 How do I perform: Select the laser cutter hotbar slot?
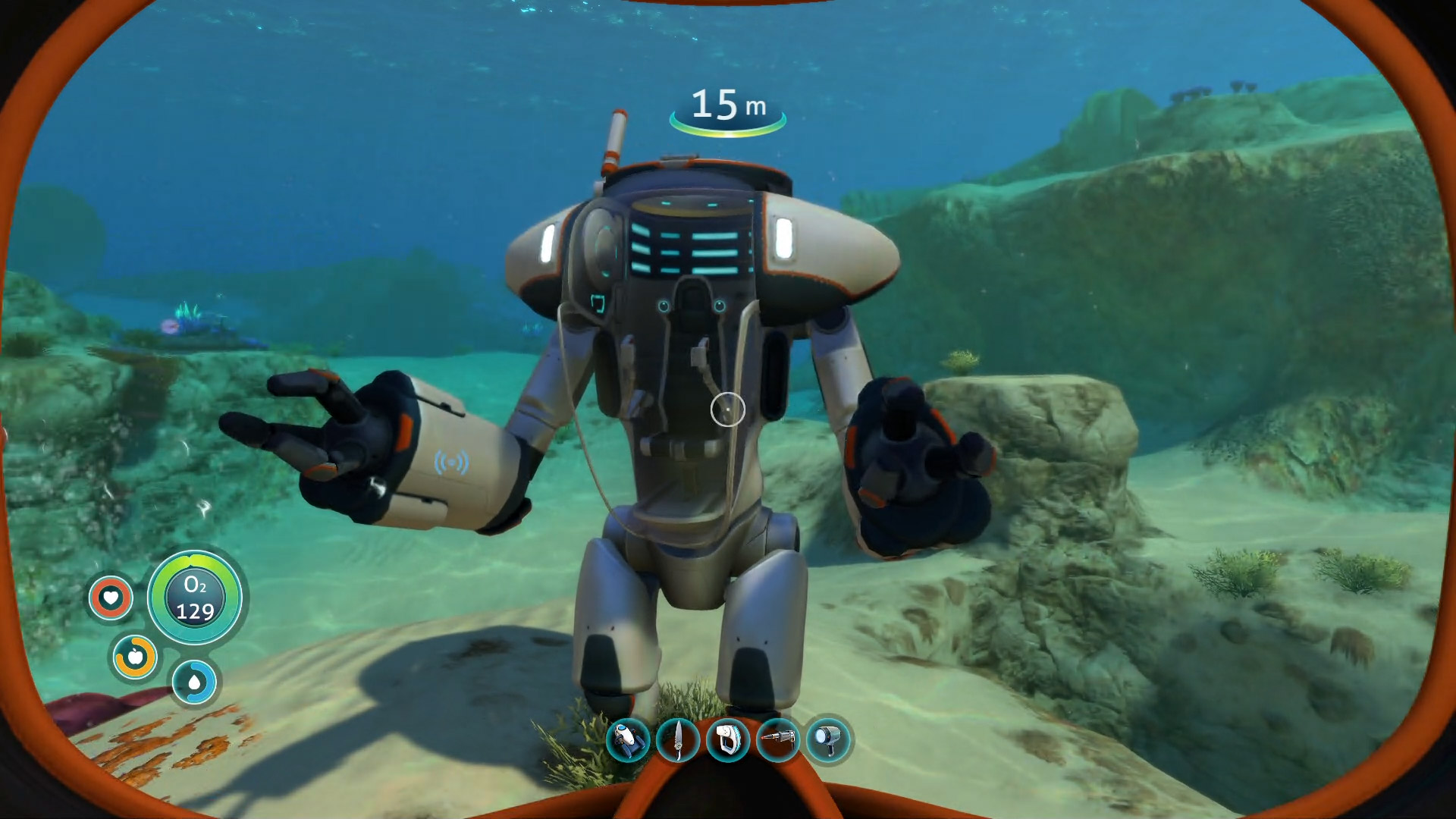click(x=778, y=739)
